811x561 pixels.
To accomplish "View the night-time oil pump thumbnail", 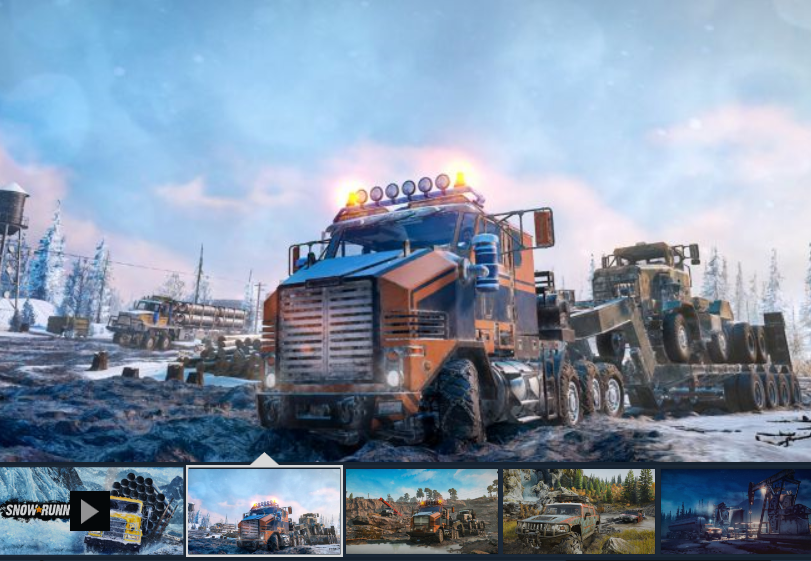I will click(x=735, y=511).
